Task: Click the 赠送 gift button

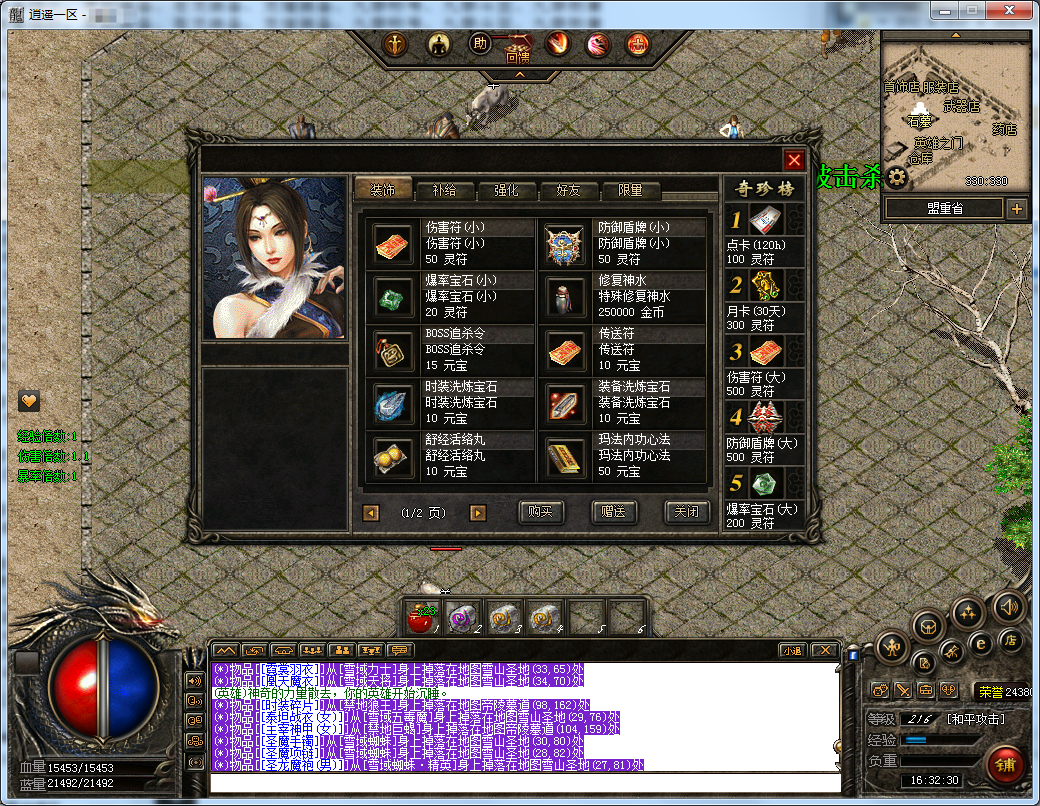Action: click(614, 512)
